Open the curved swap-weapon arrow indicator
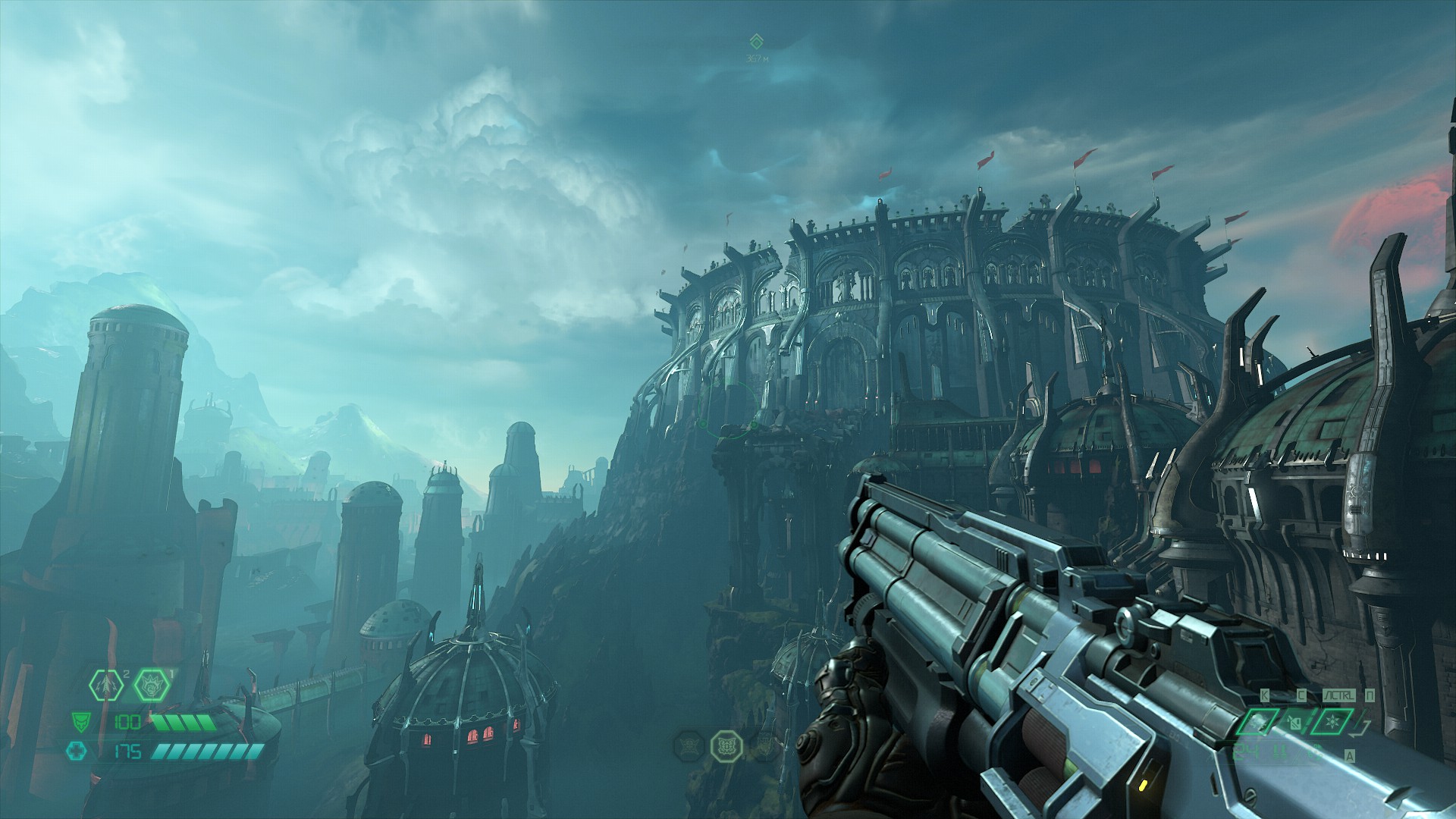This screenshot has height=819, width=1456. tap(1360, 730)
